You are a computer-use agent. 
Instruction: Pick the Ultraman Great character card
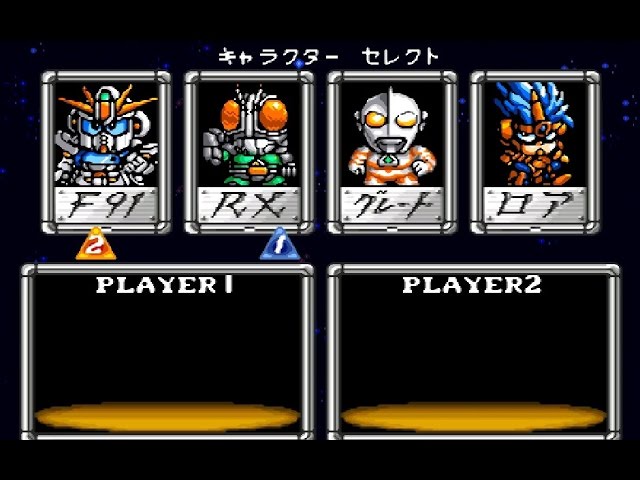391,152
